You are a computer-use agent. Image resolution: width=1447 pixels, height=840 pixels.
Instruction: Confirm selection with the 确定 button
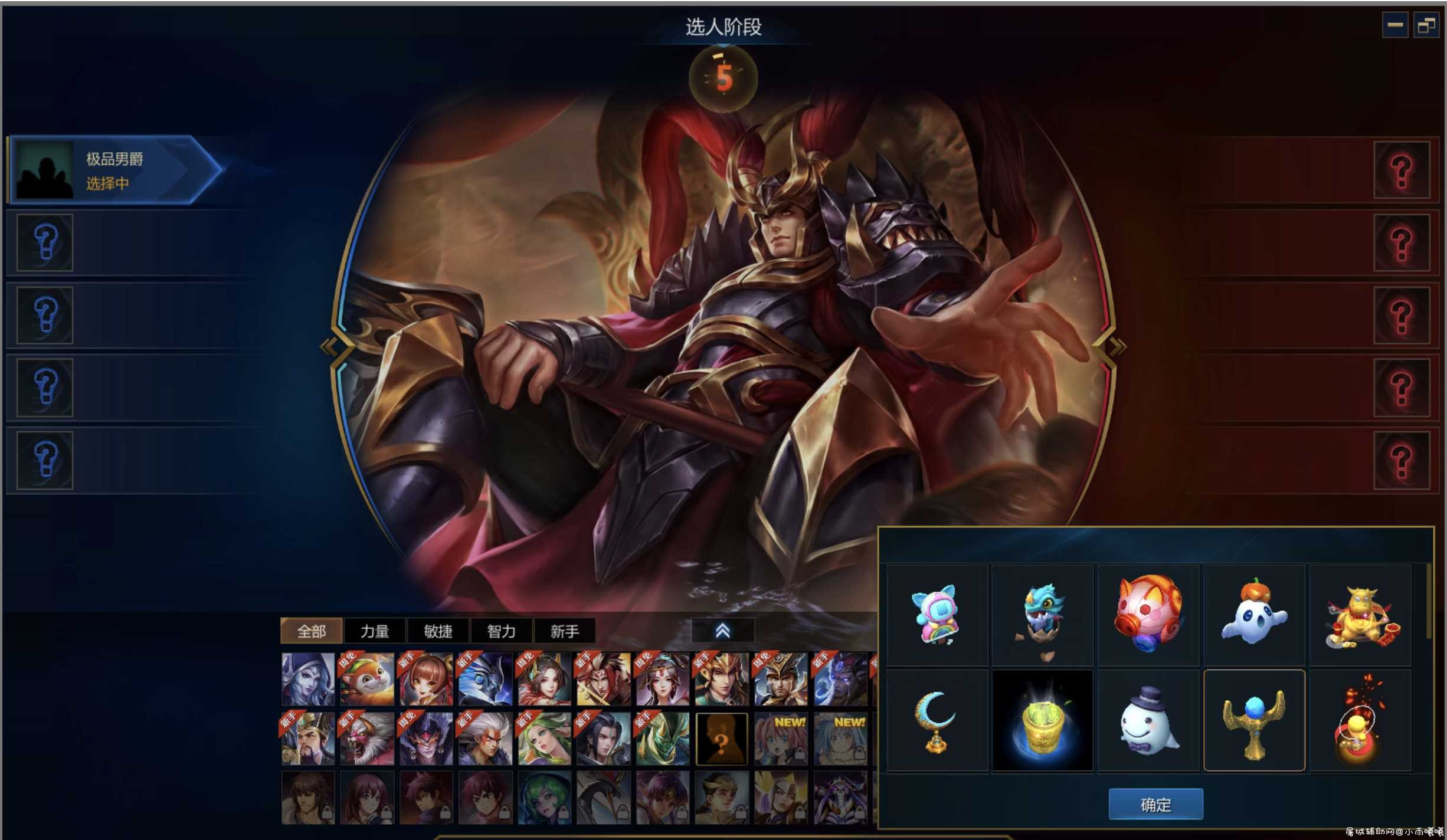pos(1155,804)
